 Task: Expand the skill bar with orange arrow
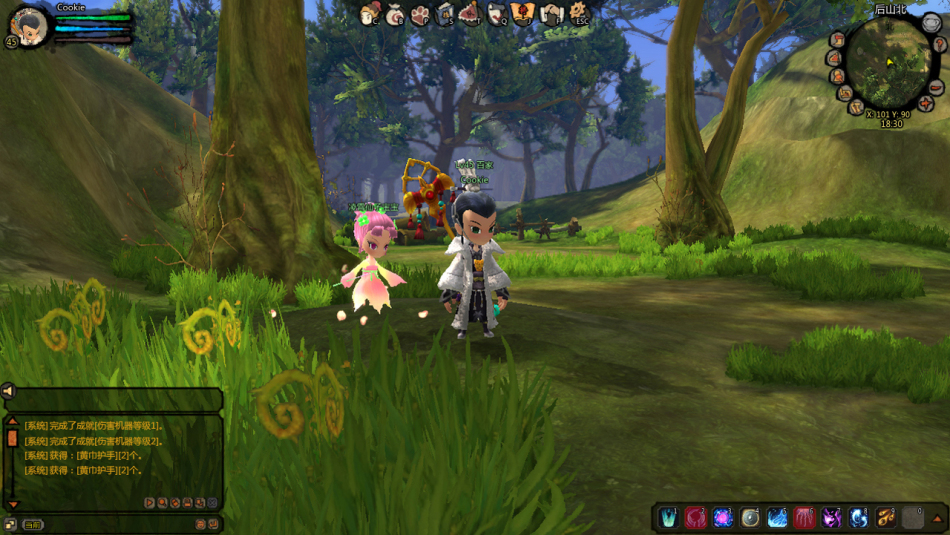click(937, 518)
